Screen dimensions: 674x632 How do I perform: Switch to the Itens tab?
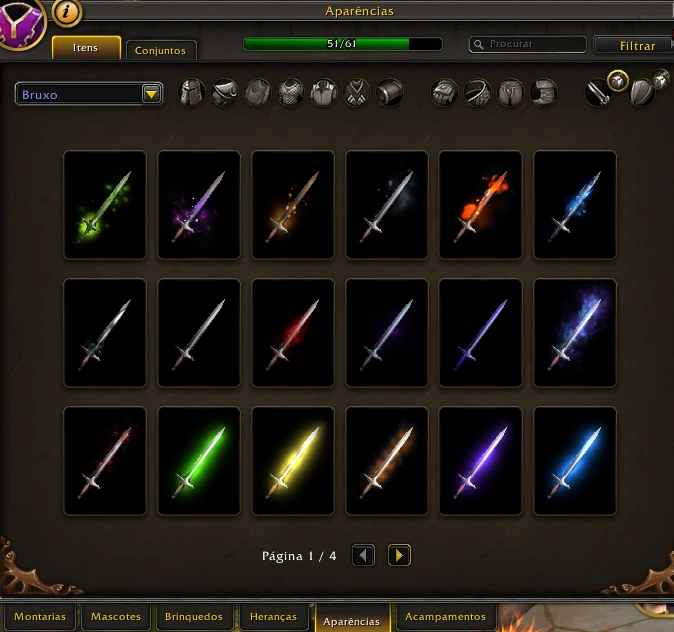pyautogui.click(x=86, y=48)
